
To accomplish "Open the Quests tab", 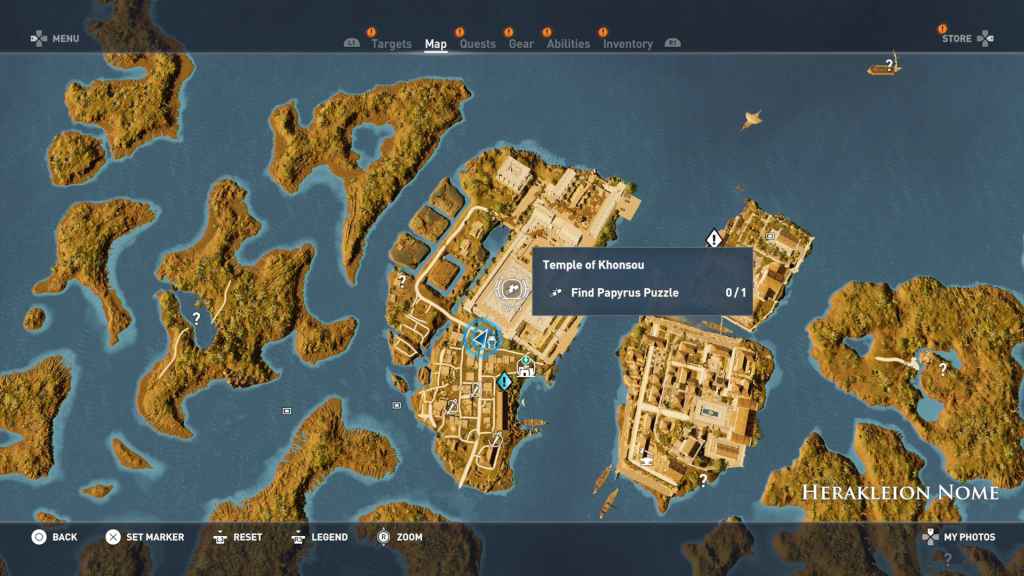I will pos(477,44).
